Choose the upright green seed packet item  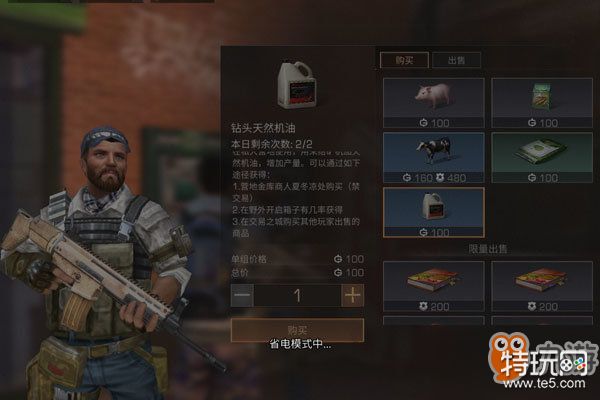click(x=539, y=102)
